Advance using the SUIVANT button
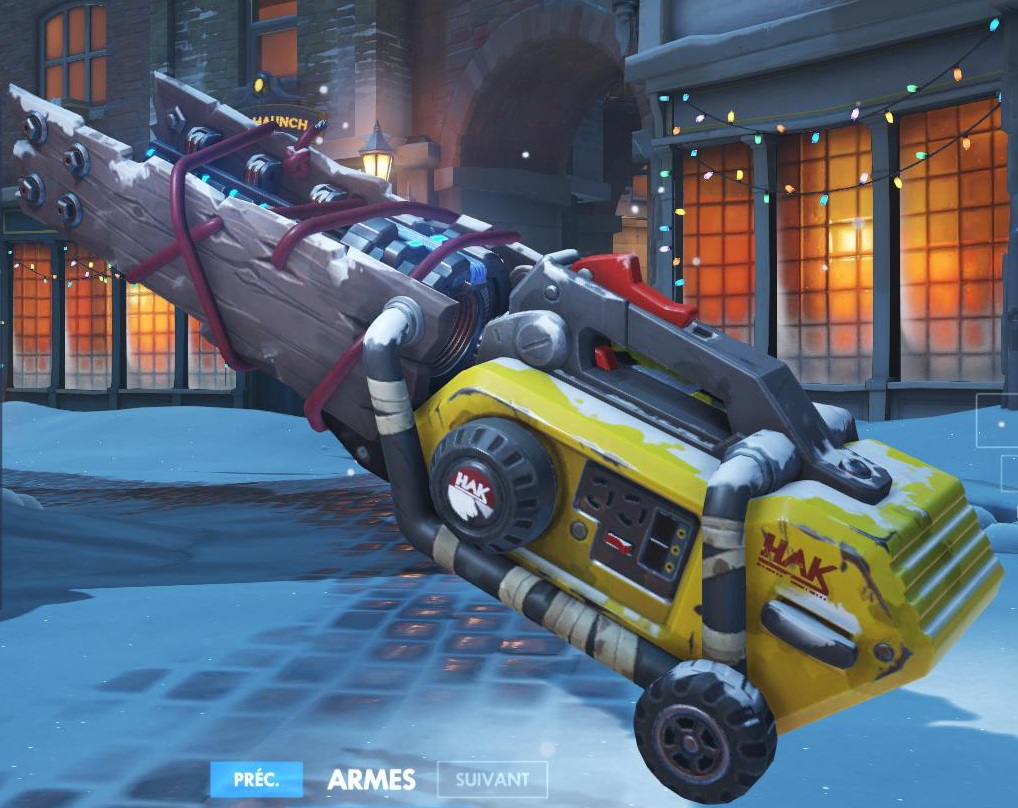The image size is (1018, 808). point(492,779)
